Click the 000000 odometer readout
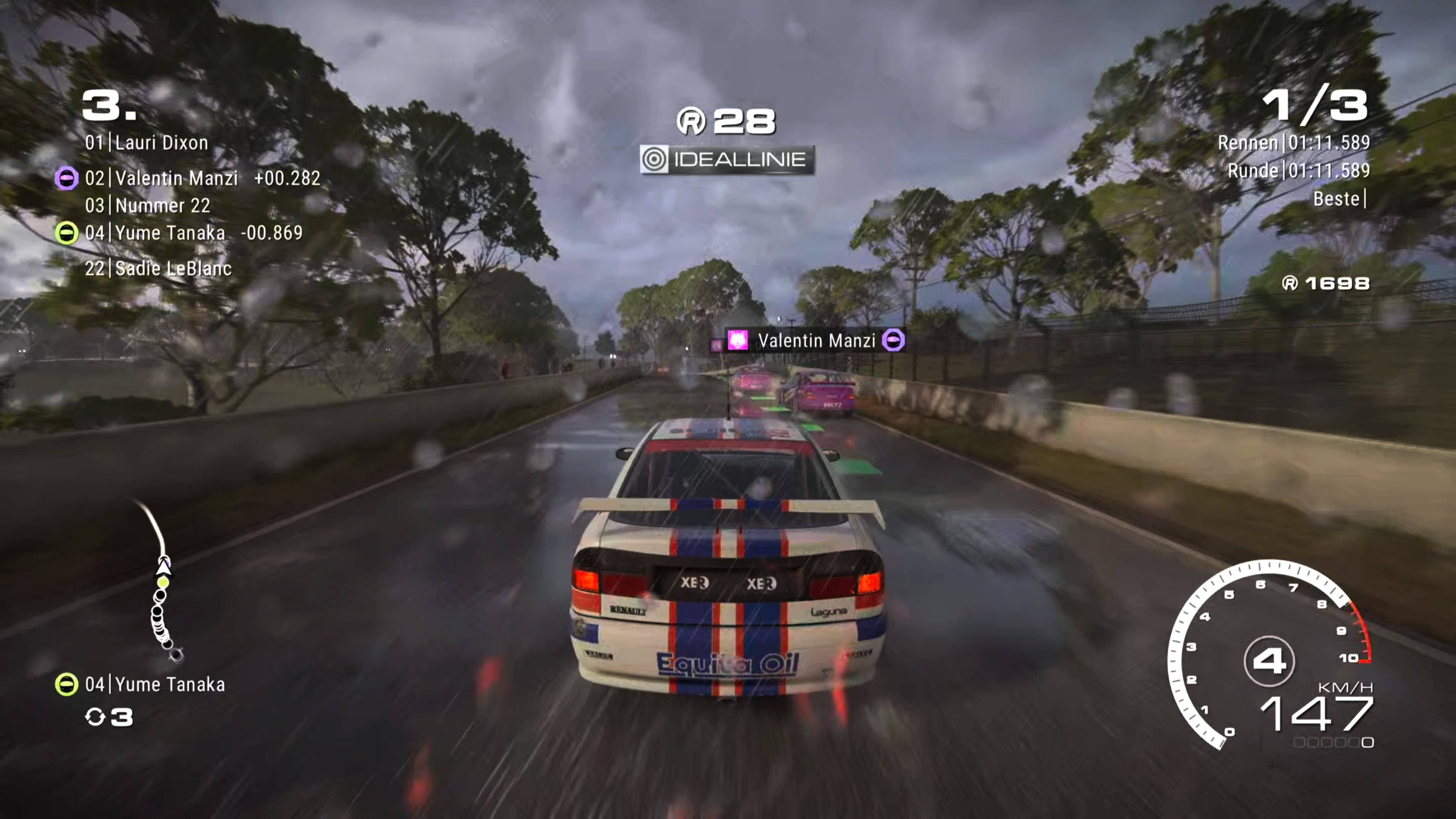Viewport: 1456px width, 819px height. [1333, 743]
